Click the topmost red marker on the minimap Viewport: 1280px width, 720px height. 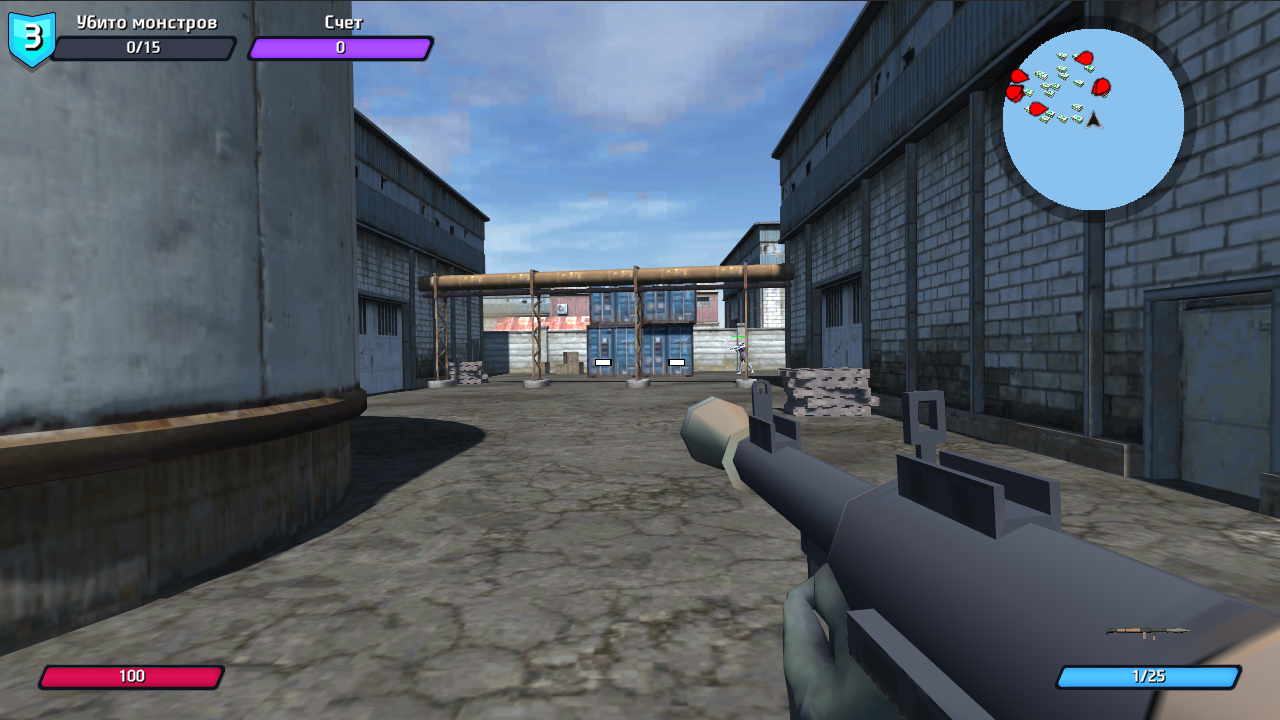(x=1083, y=57)
